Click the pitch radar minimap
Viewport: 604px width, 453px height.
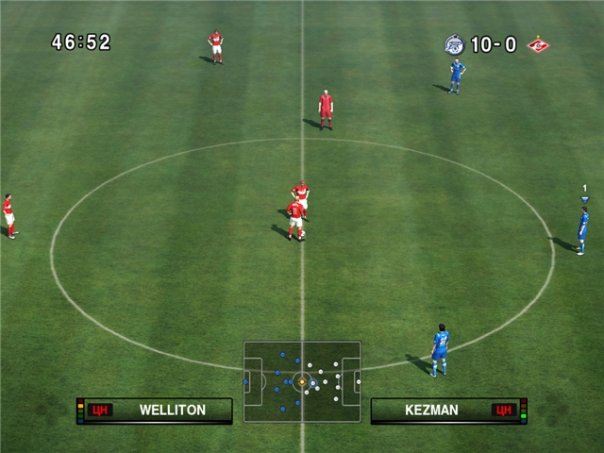click(x=302, y=382)
